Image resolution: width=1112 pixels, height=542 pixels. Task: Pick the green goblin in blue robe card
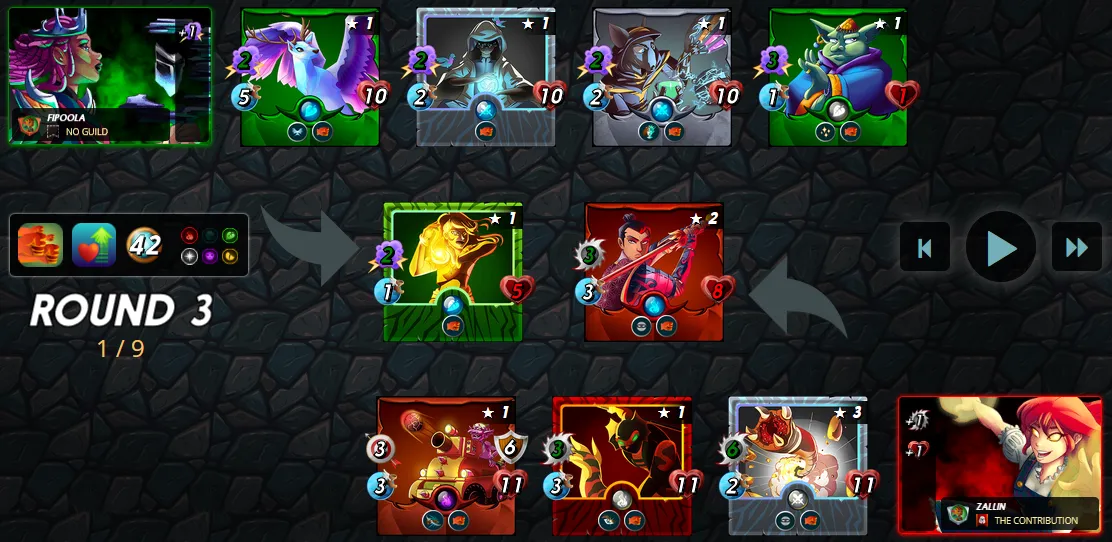838,77
